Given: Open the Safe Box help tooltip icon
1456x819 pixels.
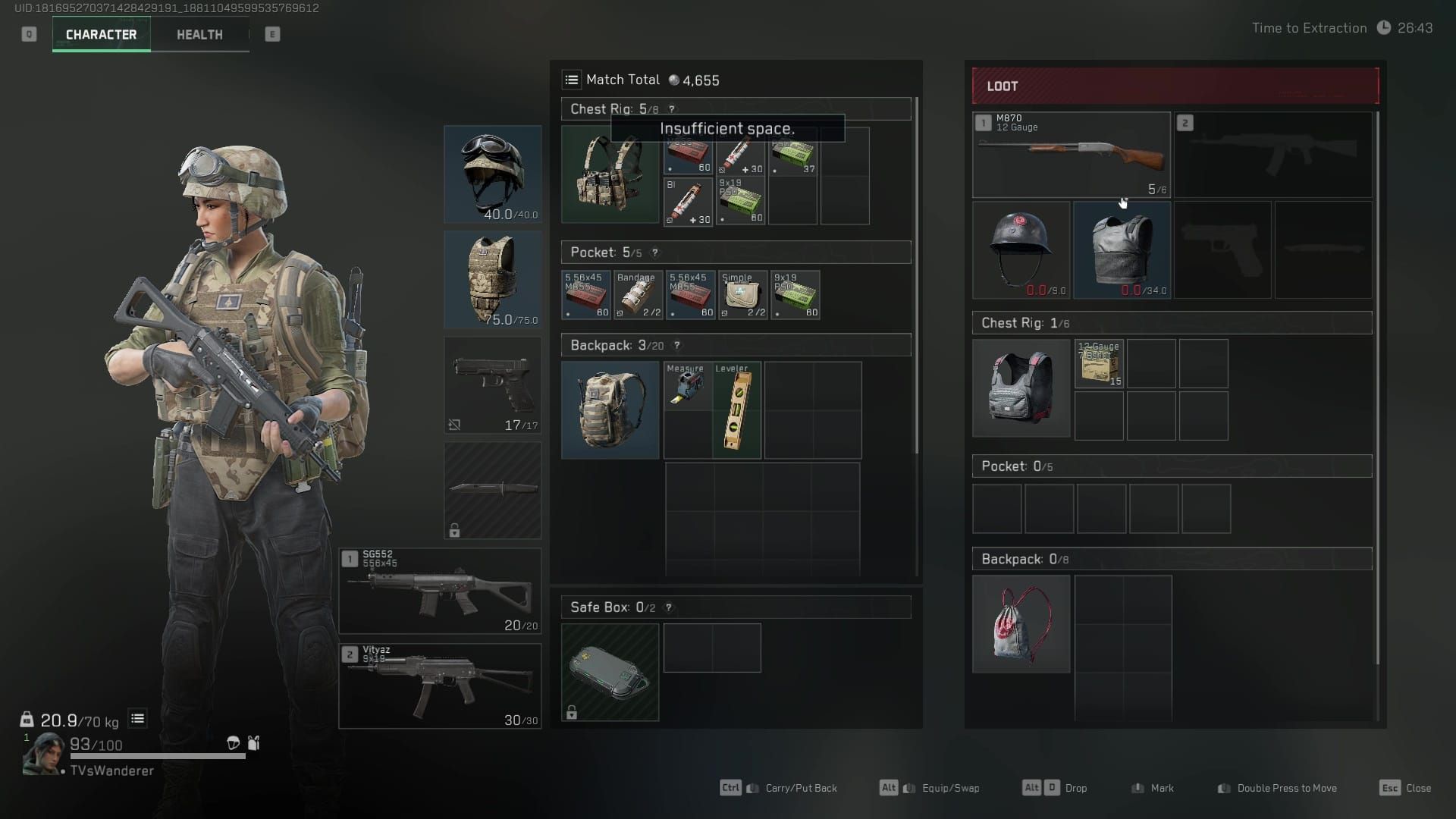Looking at the screenshot, I should 667,607.
